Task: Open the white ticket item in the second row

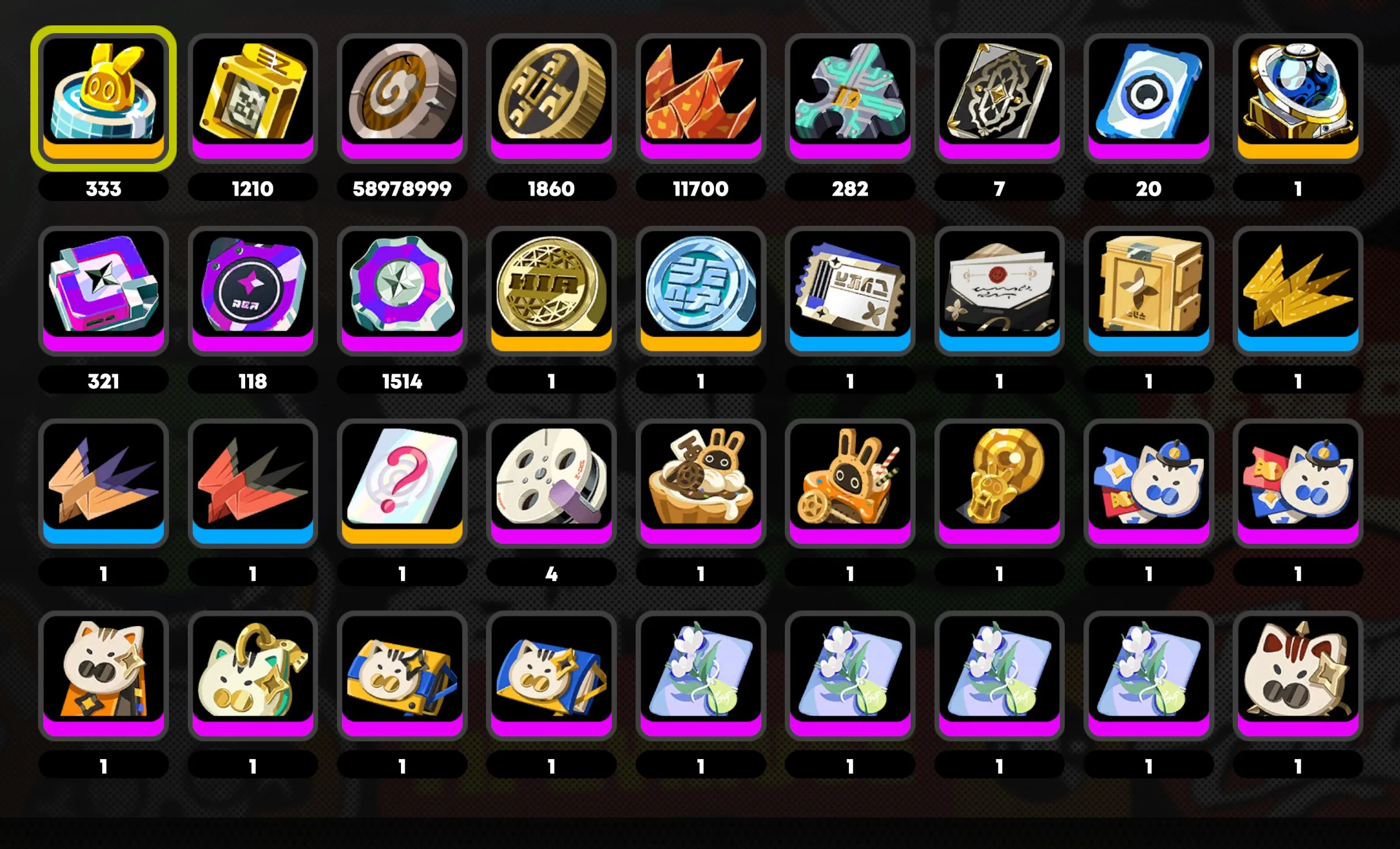Action: pos(850,290)
